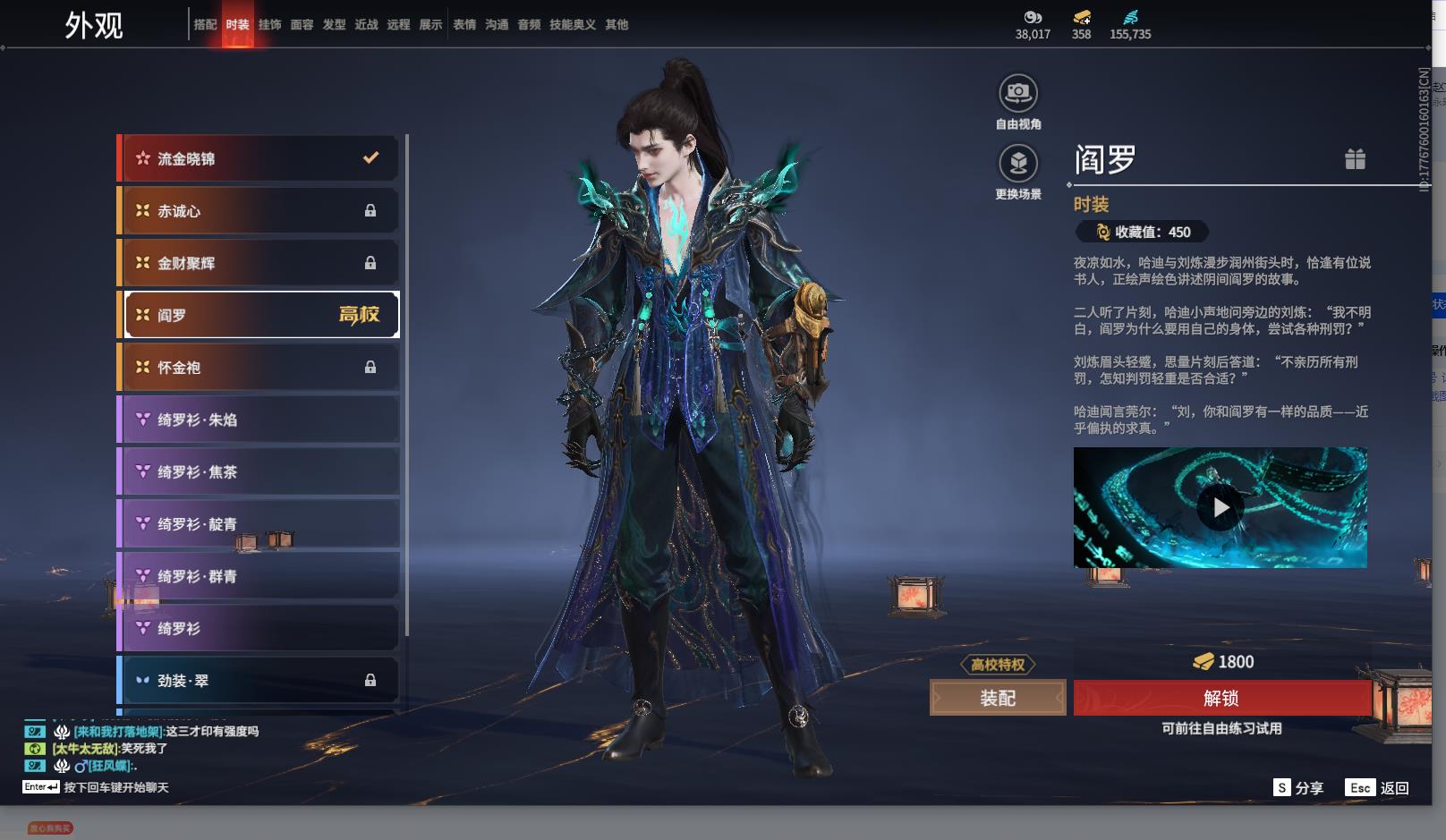Pick the 怀金袍 outfit
The width and height of the screenshot is (1446, 840).
coord(259,368)
